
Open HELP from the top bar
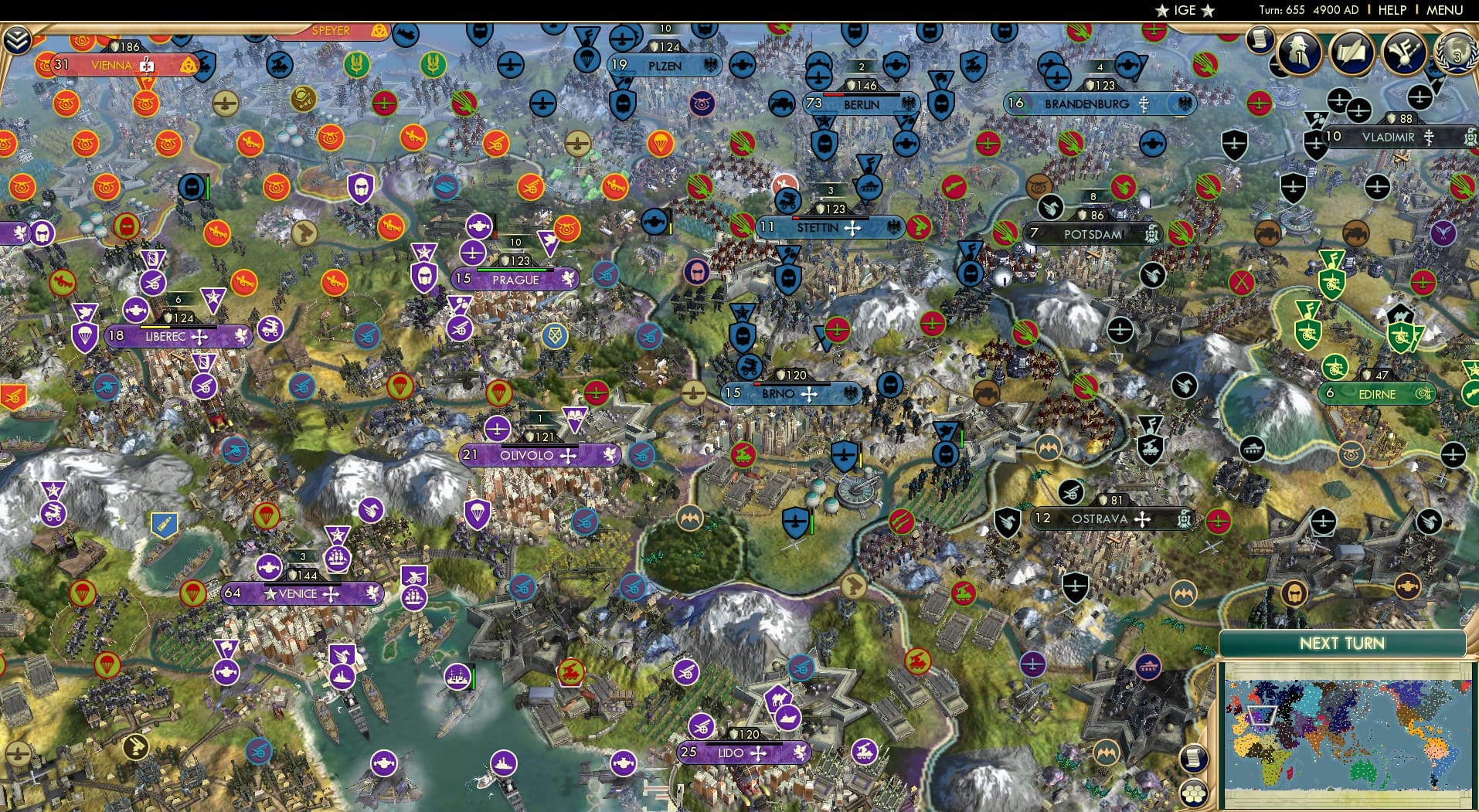[x=1391, y=10]
